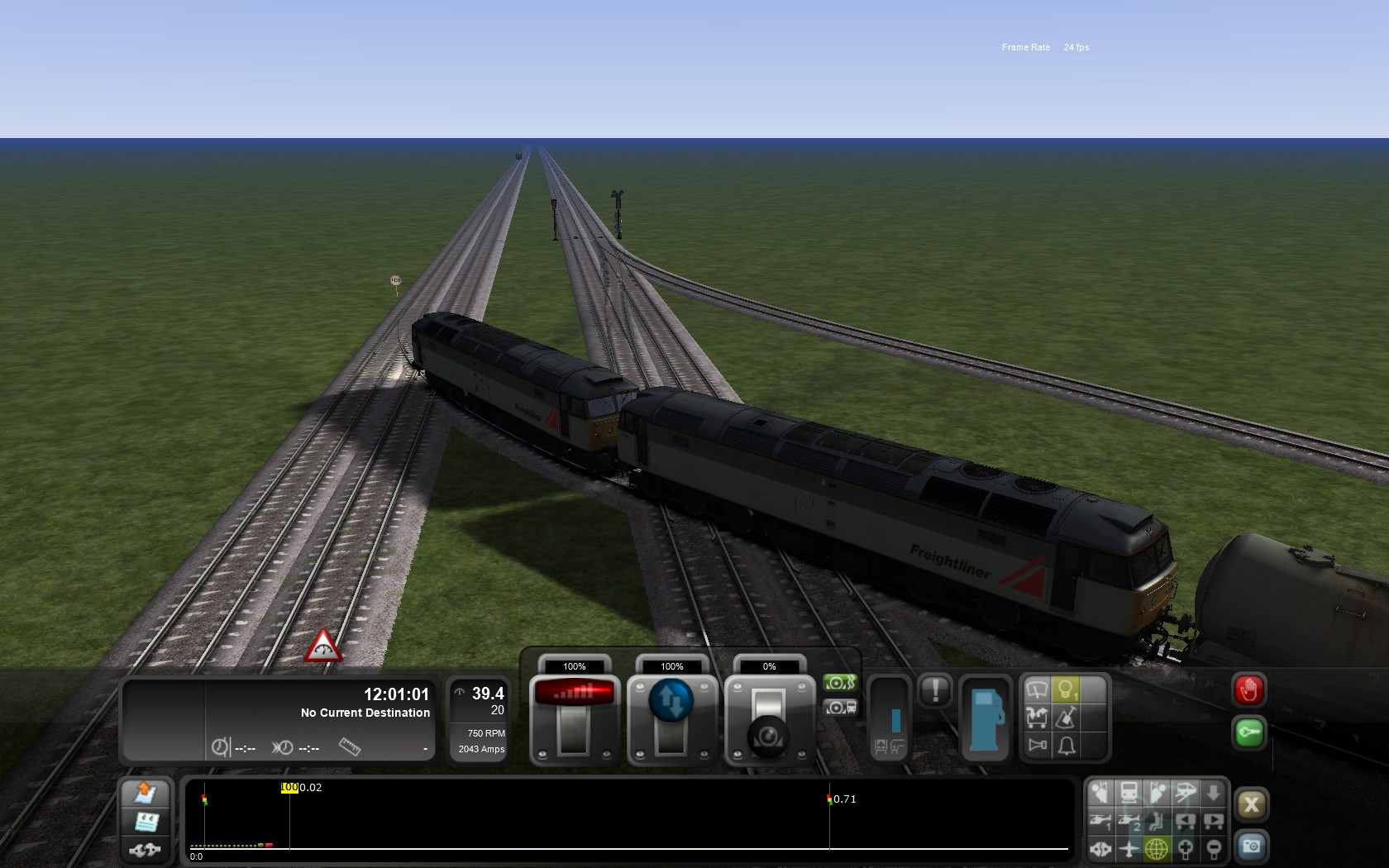This screenshot has width=1389, height=868.
Task: Click the coupling icon beside the track monitor
Action: pyautogui.click(x=146, y=849)
